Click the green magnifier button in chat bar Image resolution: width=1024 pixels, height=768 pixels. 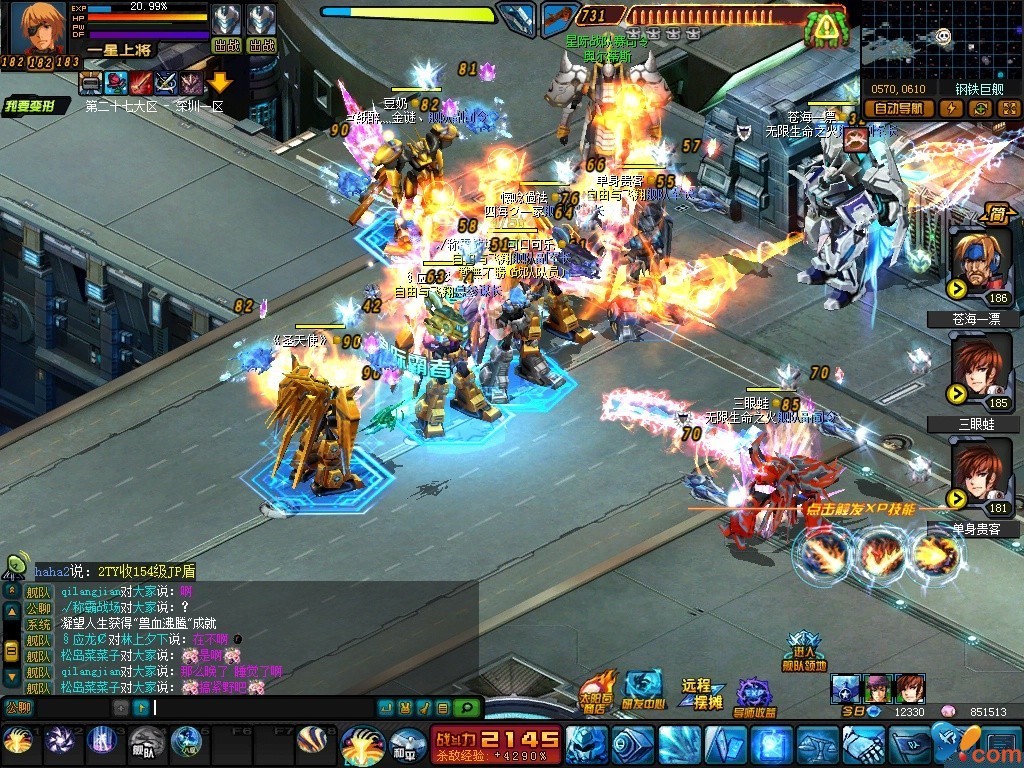click(x=465, y=708)
